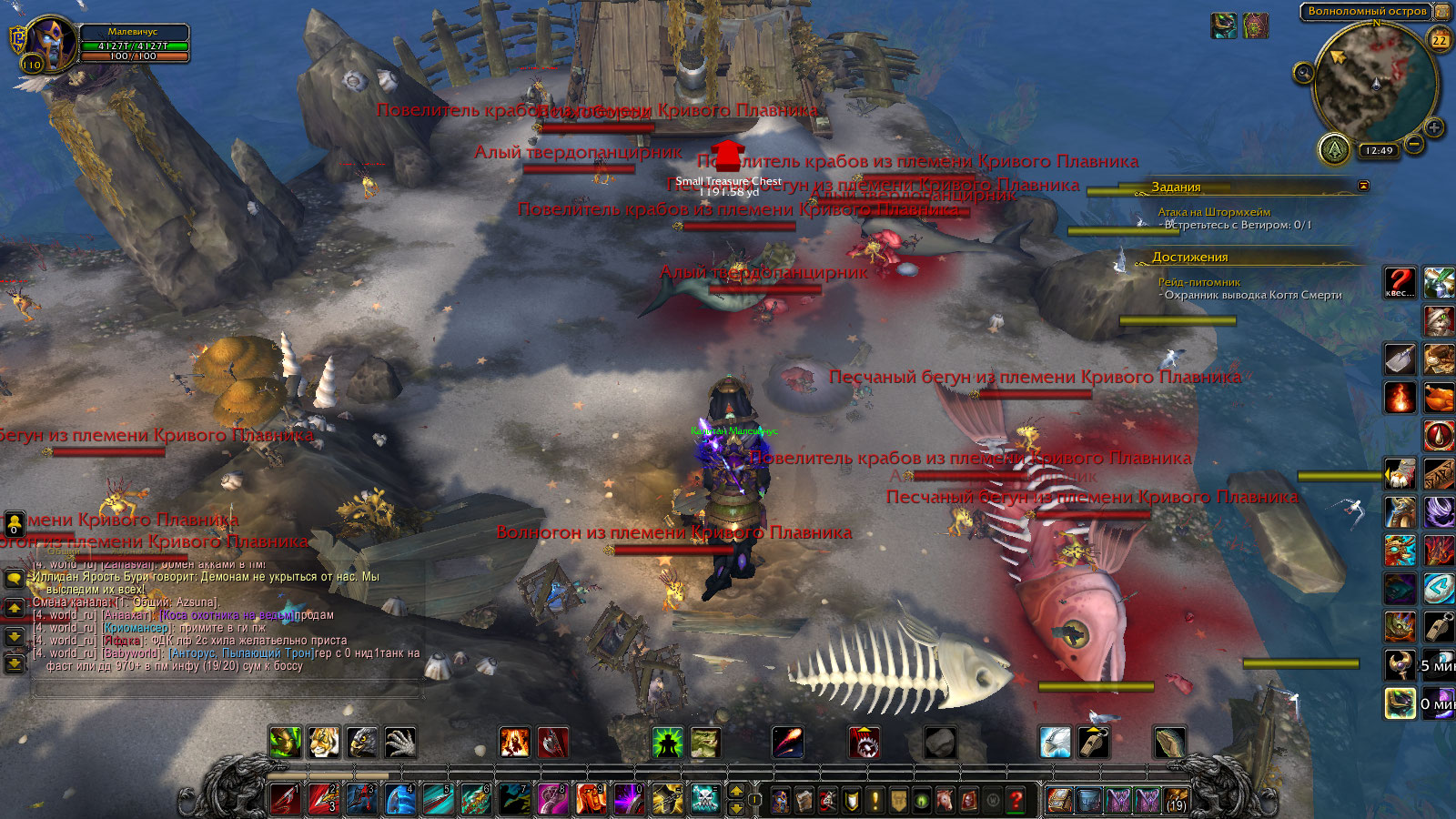Screen dimensions: 1456x819
Task: Open chat with the speech bubble button
Action: pos(14,580)
